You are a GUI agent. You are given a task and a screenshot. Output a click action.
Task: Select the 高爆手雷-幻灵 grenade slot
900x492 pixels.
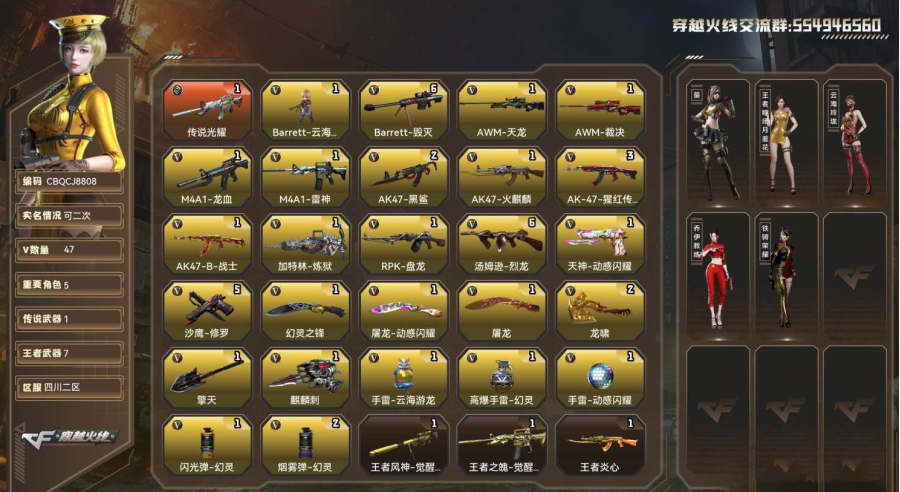click(x=502, y=378)
